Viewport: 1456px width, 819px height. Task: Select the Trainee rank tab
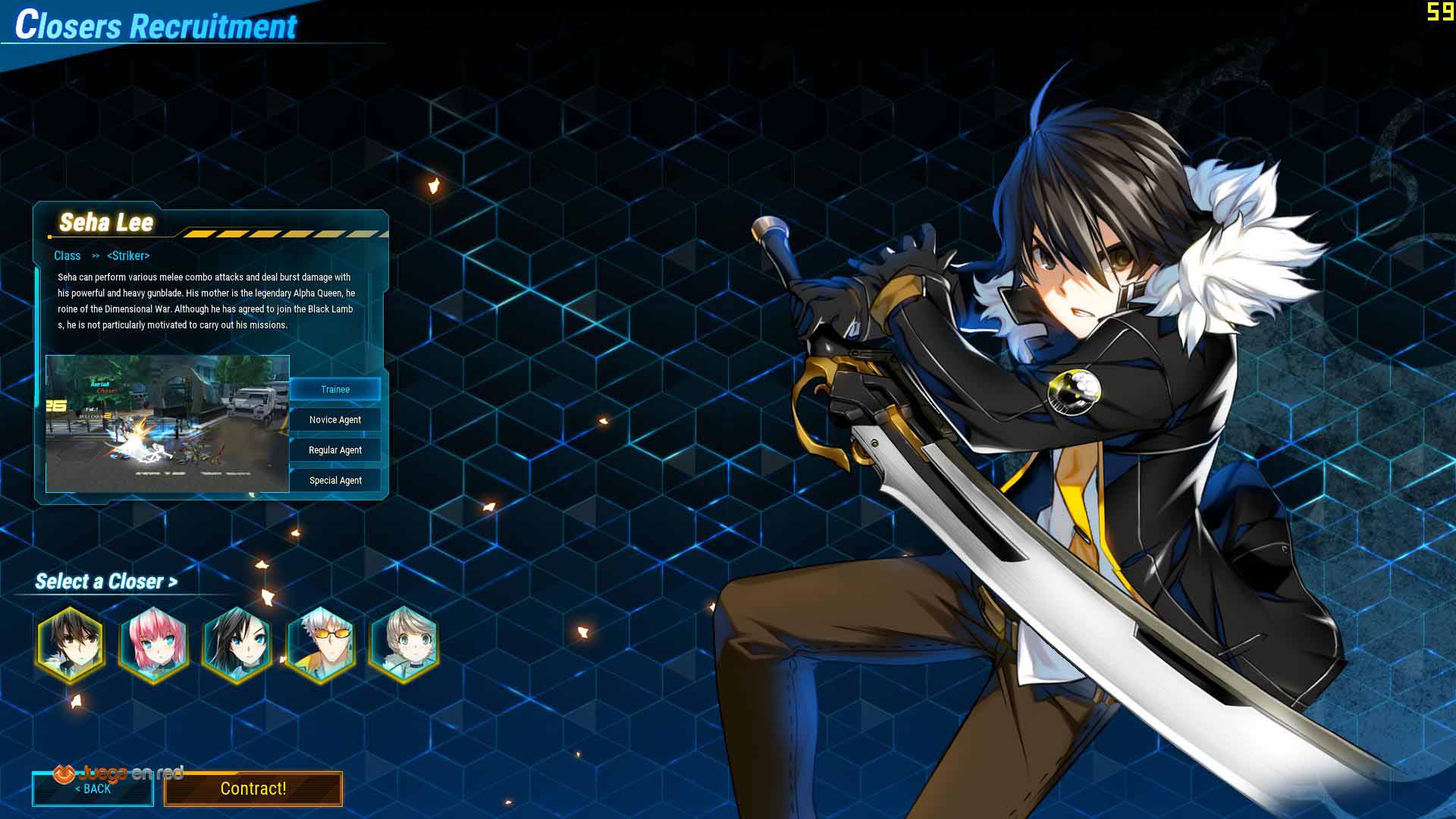click(335, 389)
